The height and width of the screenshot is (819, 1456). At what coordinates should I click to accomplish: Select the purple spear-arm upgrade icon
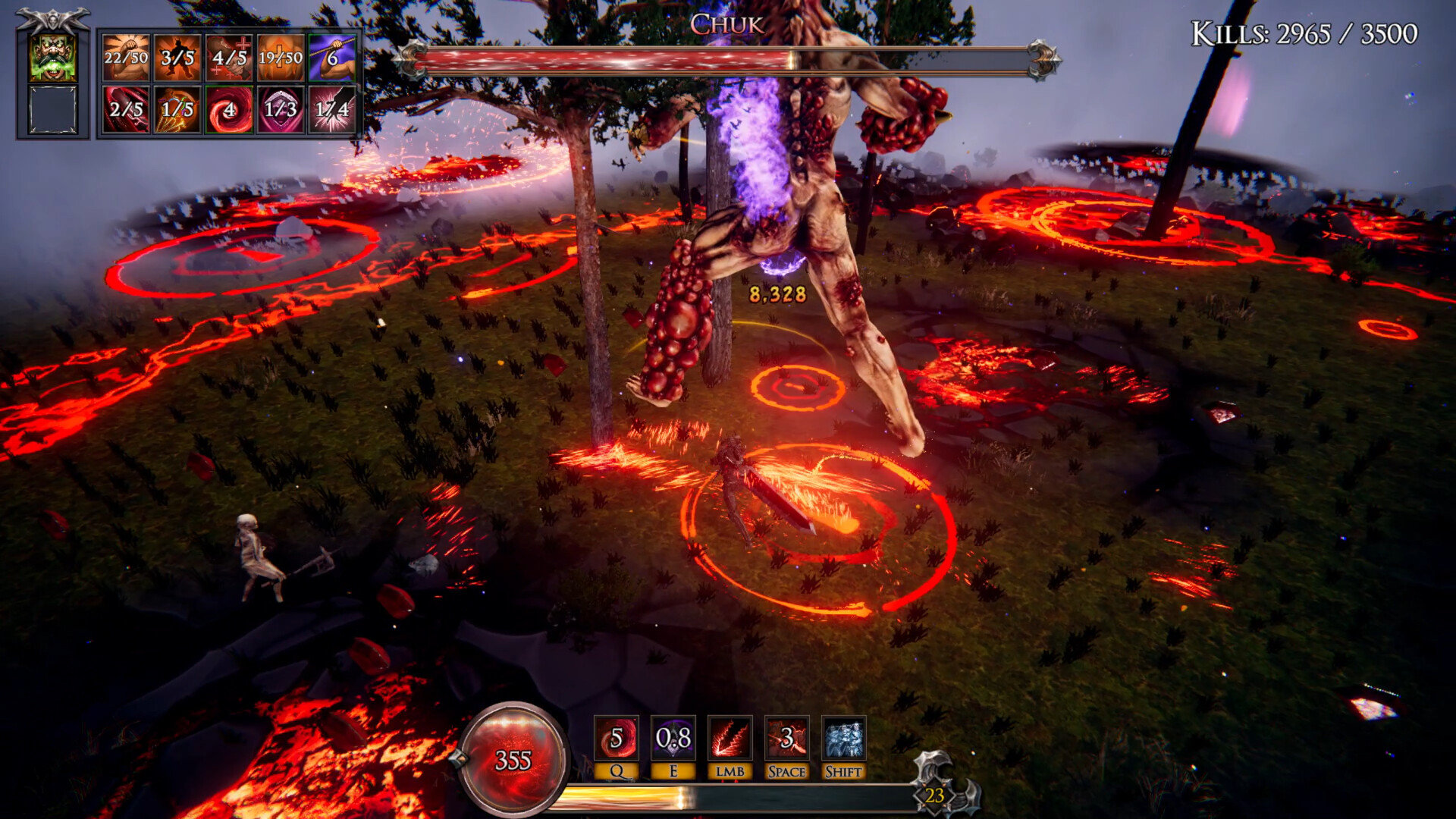coord(332,58)
